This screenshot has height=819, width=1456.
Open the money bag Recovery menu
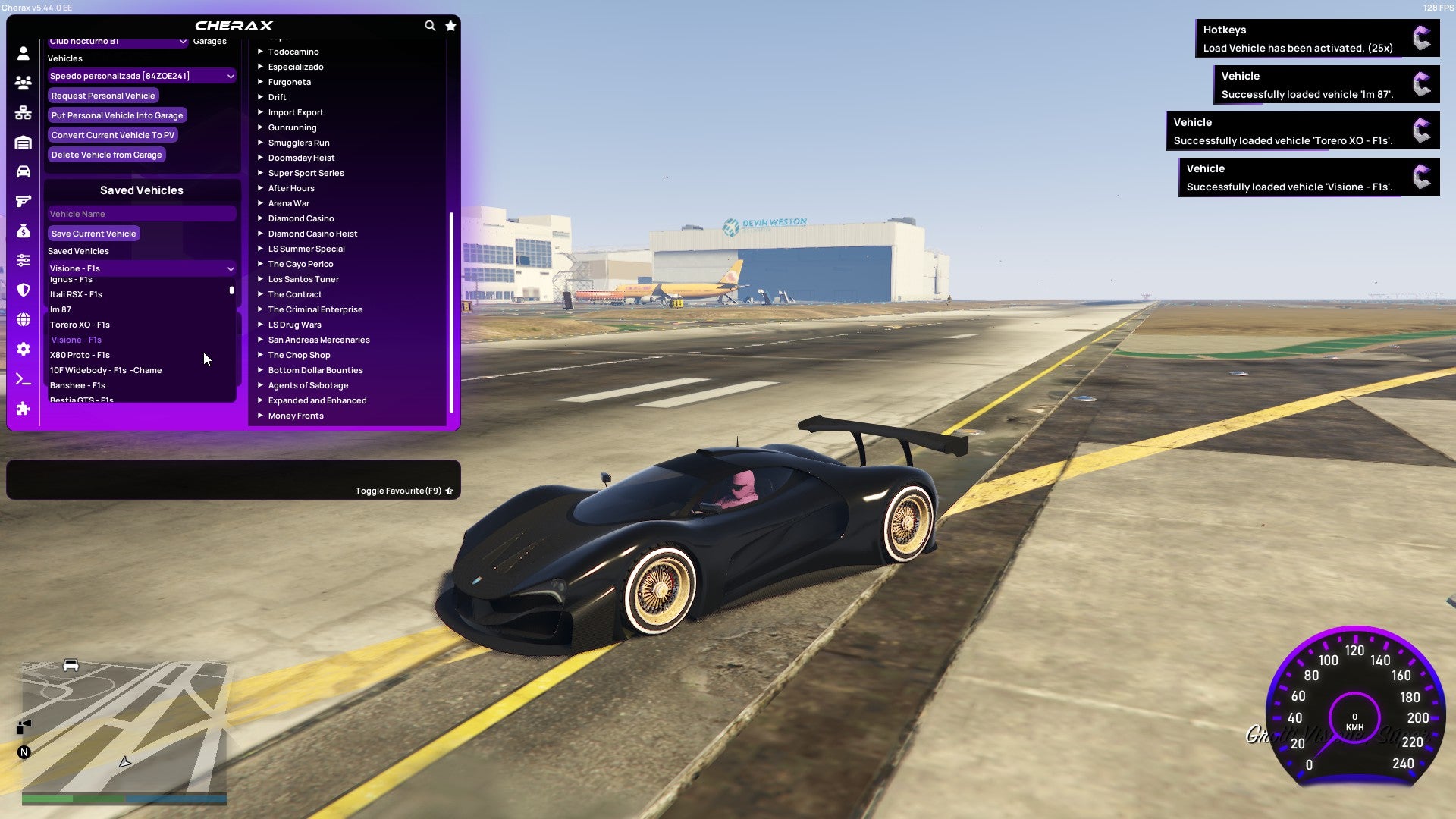click(x=23, y=230)
